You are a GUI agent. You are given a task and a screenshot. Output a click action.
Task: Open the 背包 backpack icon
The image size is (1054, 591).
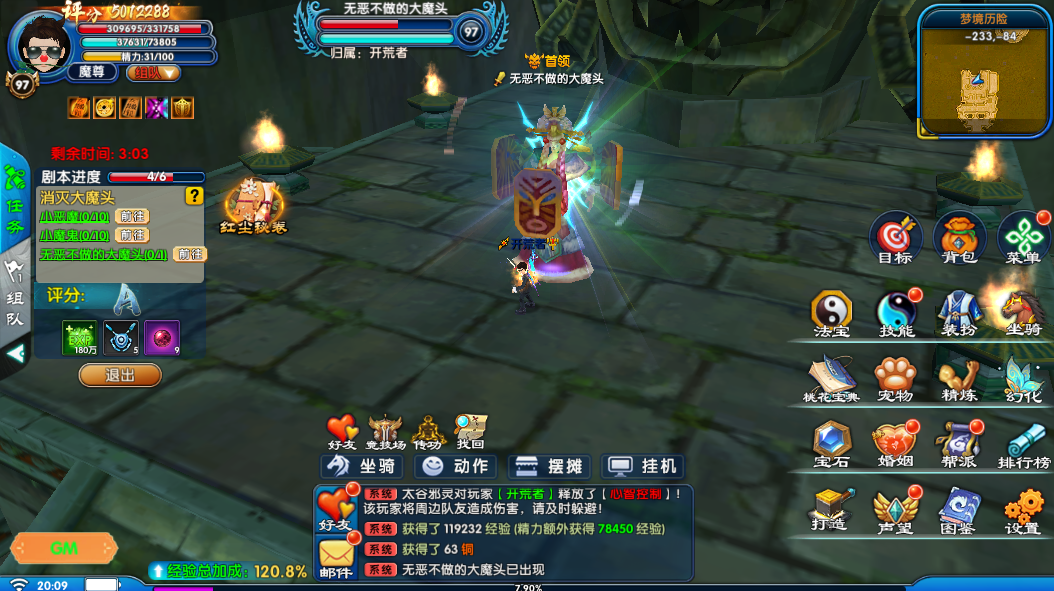[959, 238]
